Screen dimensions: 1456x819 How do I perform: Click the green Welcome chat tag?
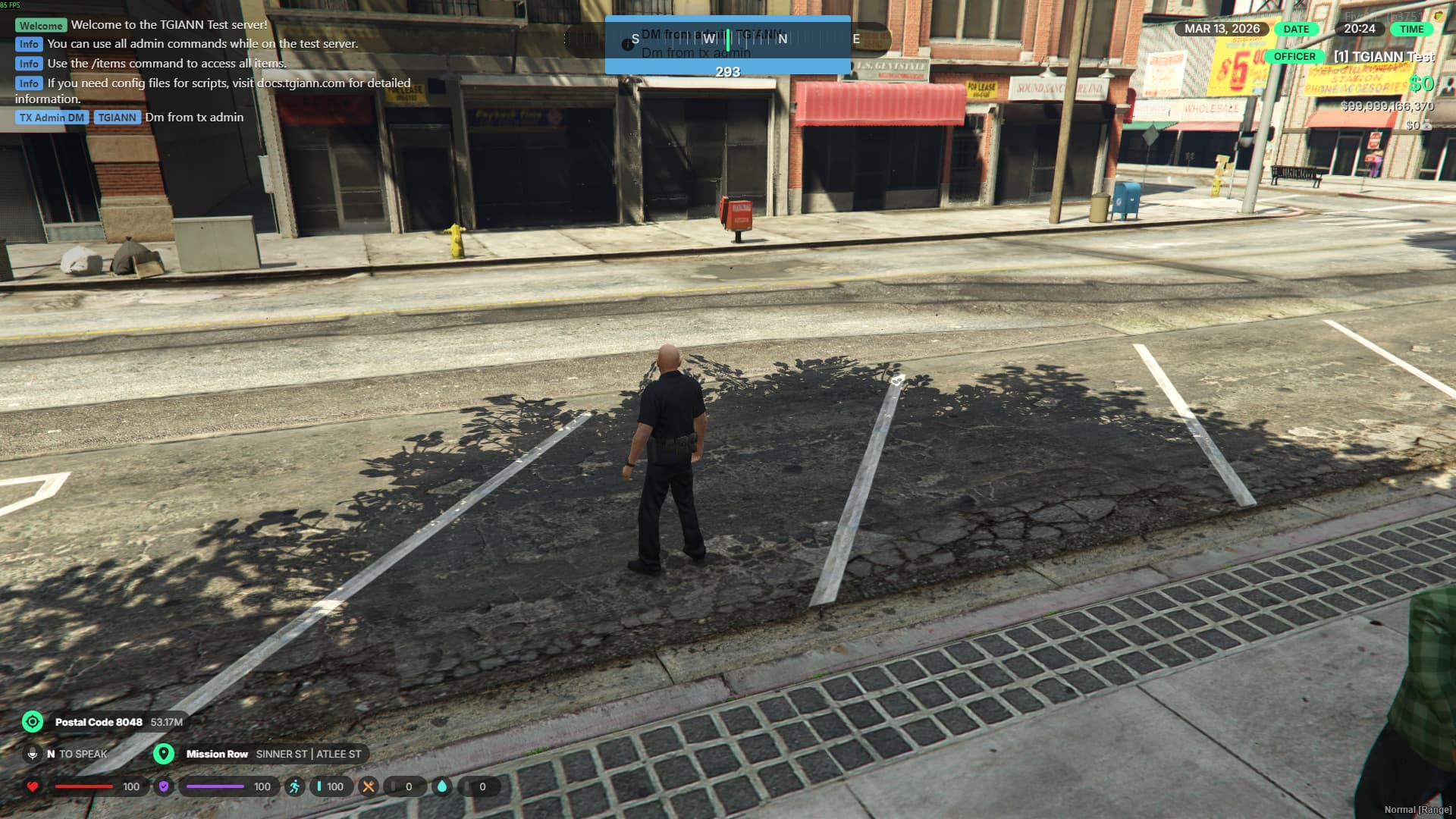click(41, 25)
